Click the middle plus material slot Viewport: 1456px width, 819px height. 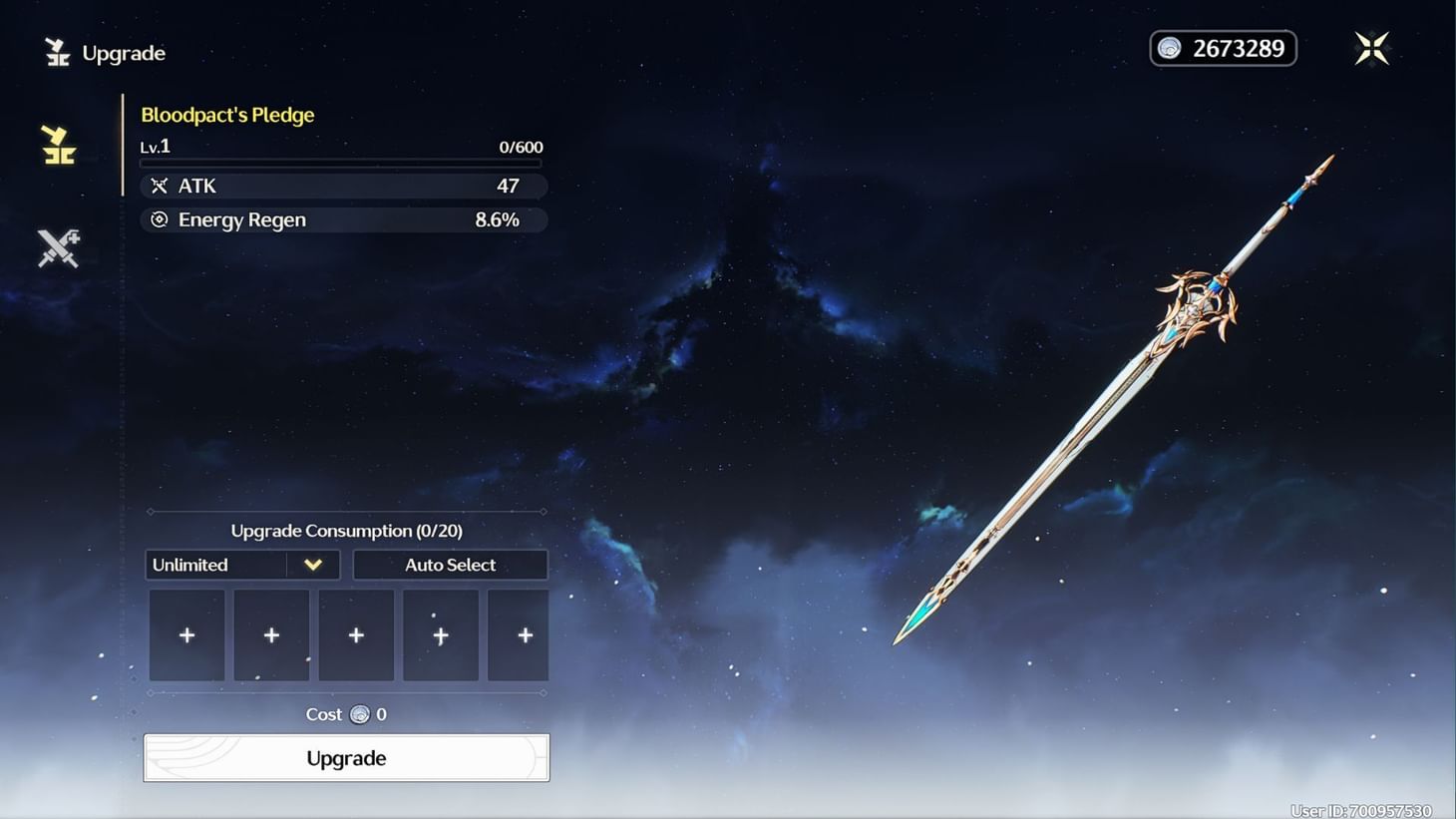356,634
